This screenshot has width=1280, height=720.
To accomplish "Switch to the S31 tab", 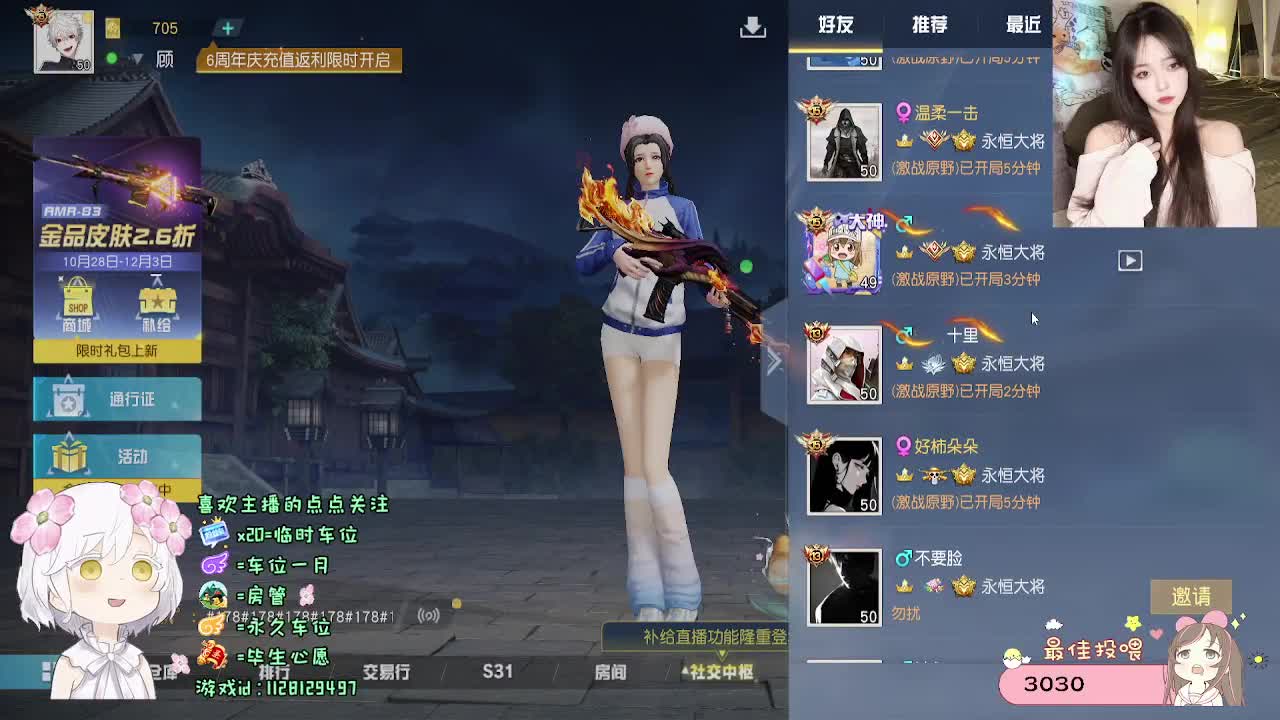I will [497, 672].
